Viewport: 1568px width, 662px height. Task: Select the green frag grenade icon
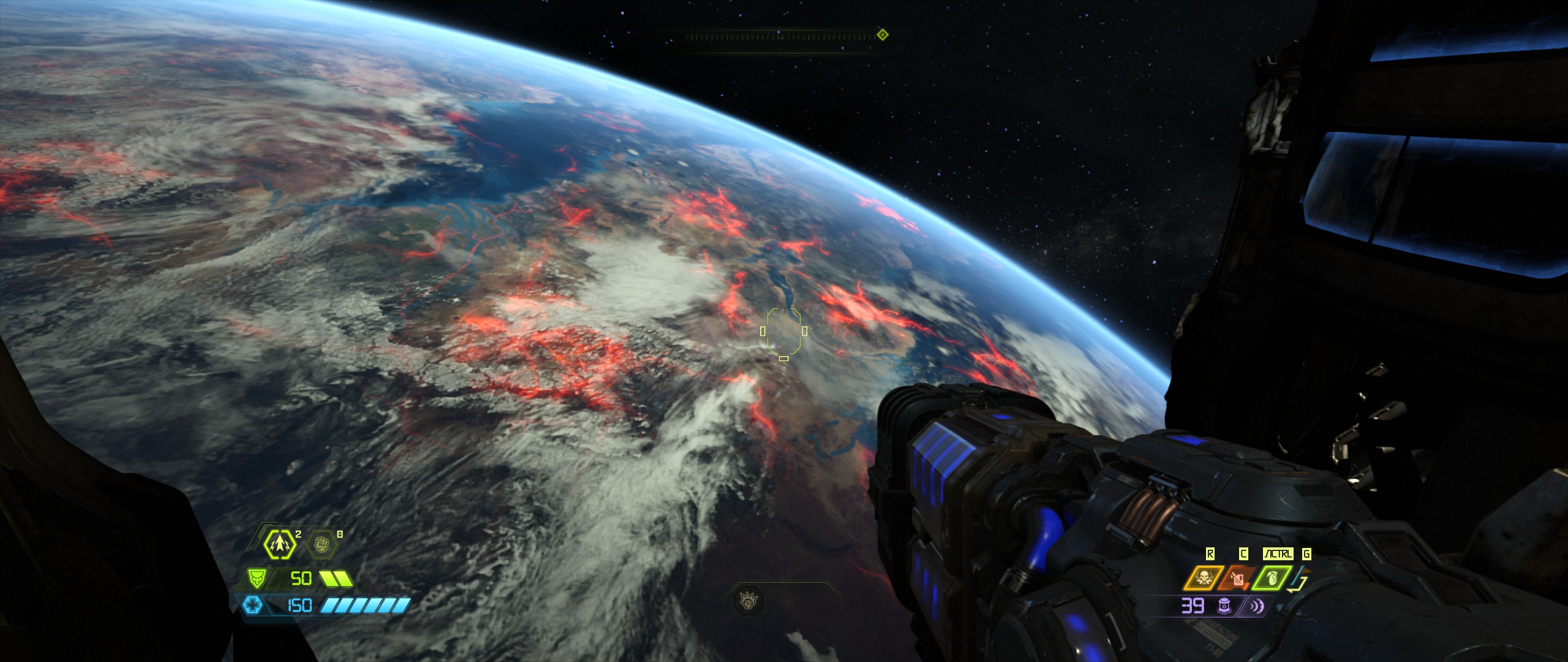pyautogui.click(x=1271, y=578)
